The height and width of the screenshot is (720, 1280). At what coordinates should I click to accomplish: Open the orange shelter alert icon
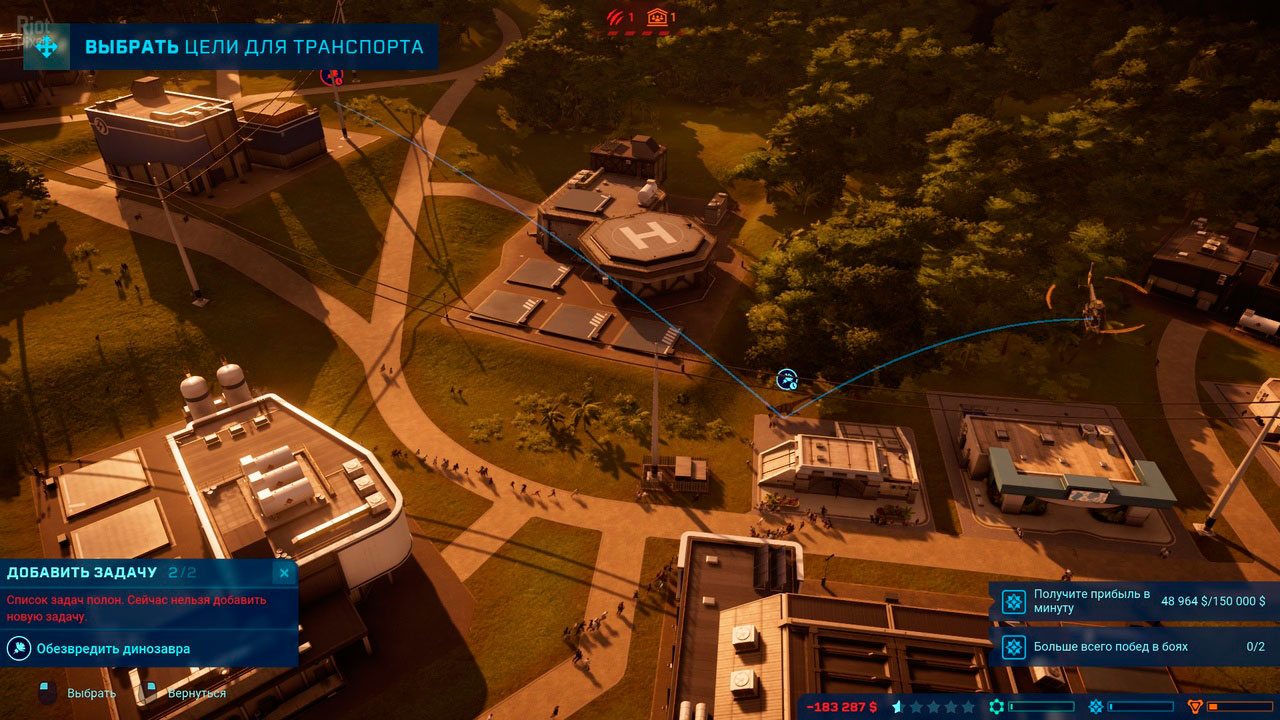click(x=657, y=16)
